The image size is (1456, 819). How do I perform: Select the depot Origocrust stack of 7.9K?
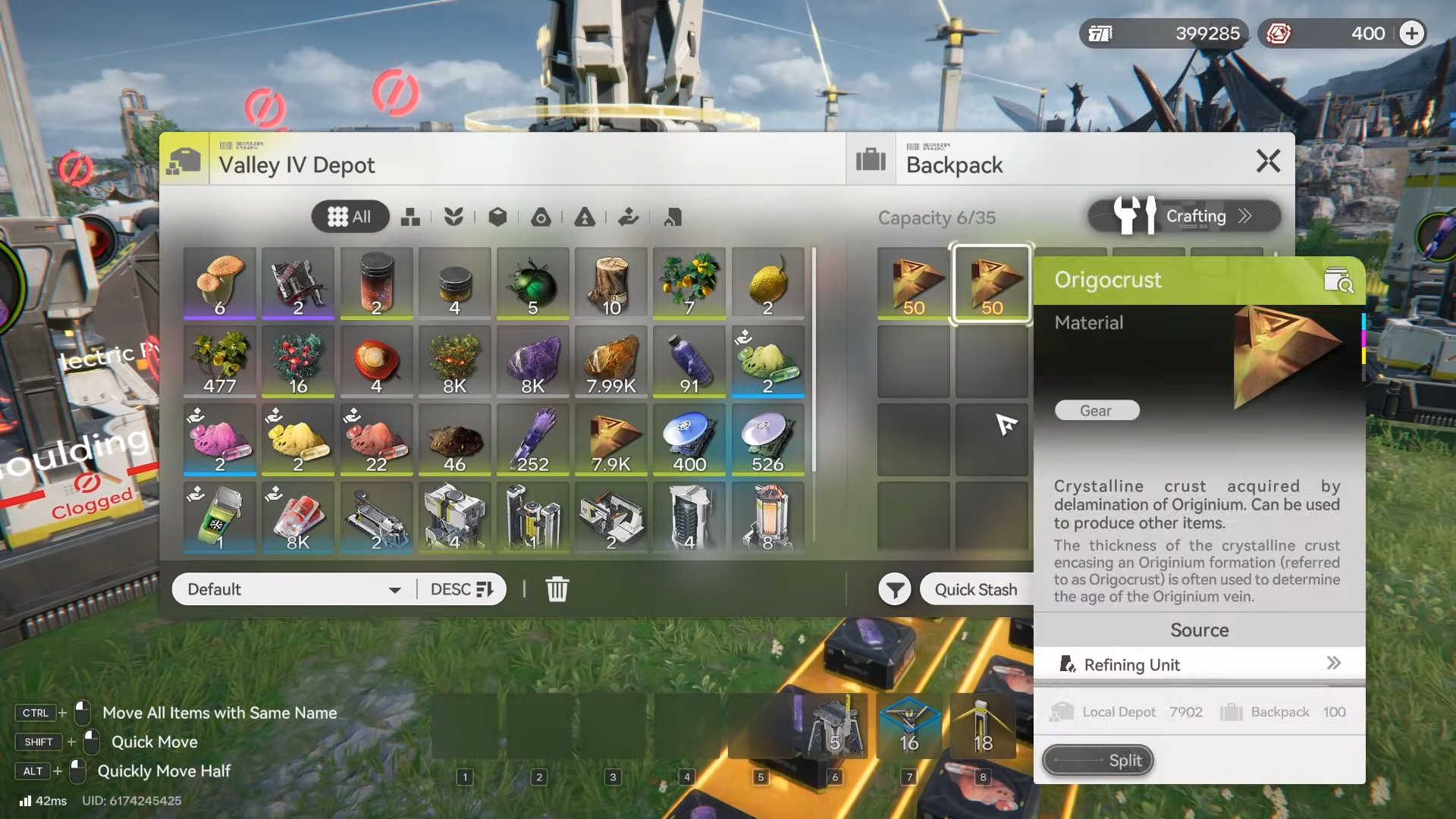611,440
